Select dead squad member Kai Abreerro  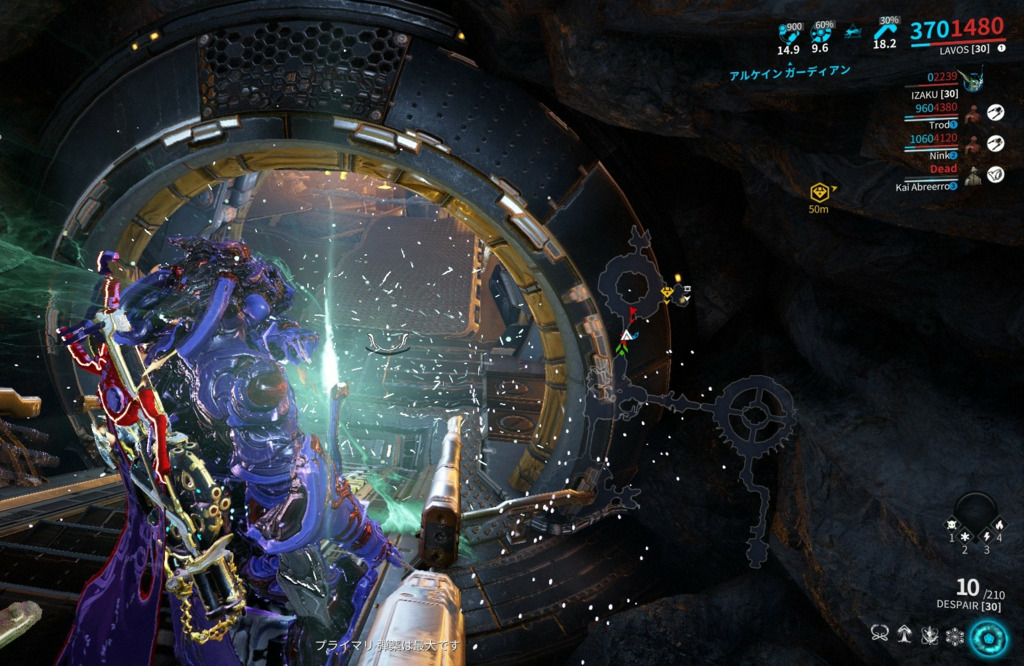point(971,176)
